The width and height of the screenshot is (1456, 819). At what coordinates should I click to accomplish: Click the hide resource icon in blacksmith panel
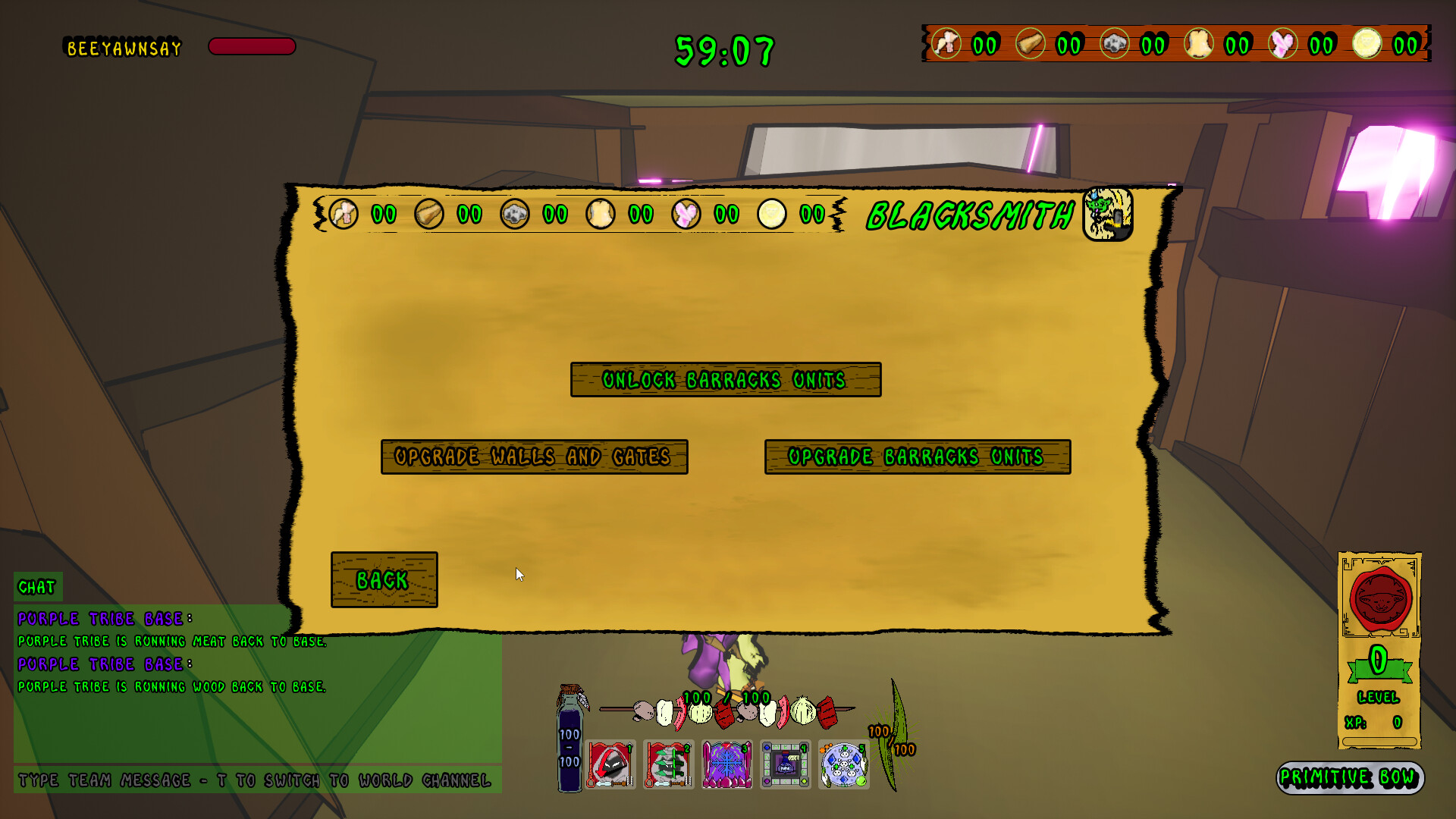599,215
